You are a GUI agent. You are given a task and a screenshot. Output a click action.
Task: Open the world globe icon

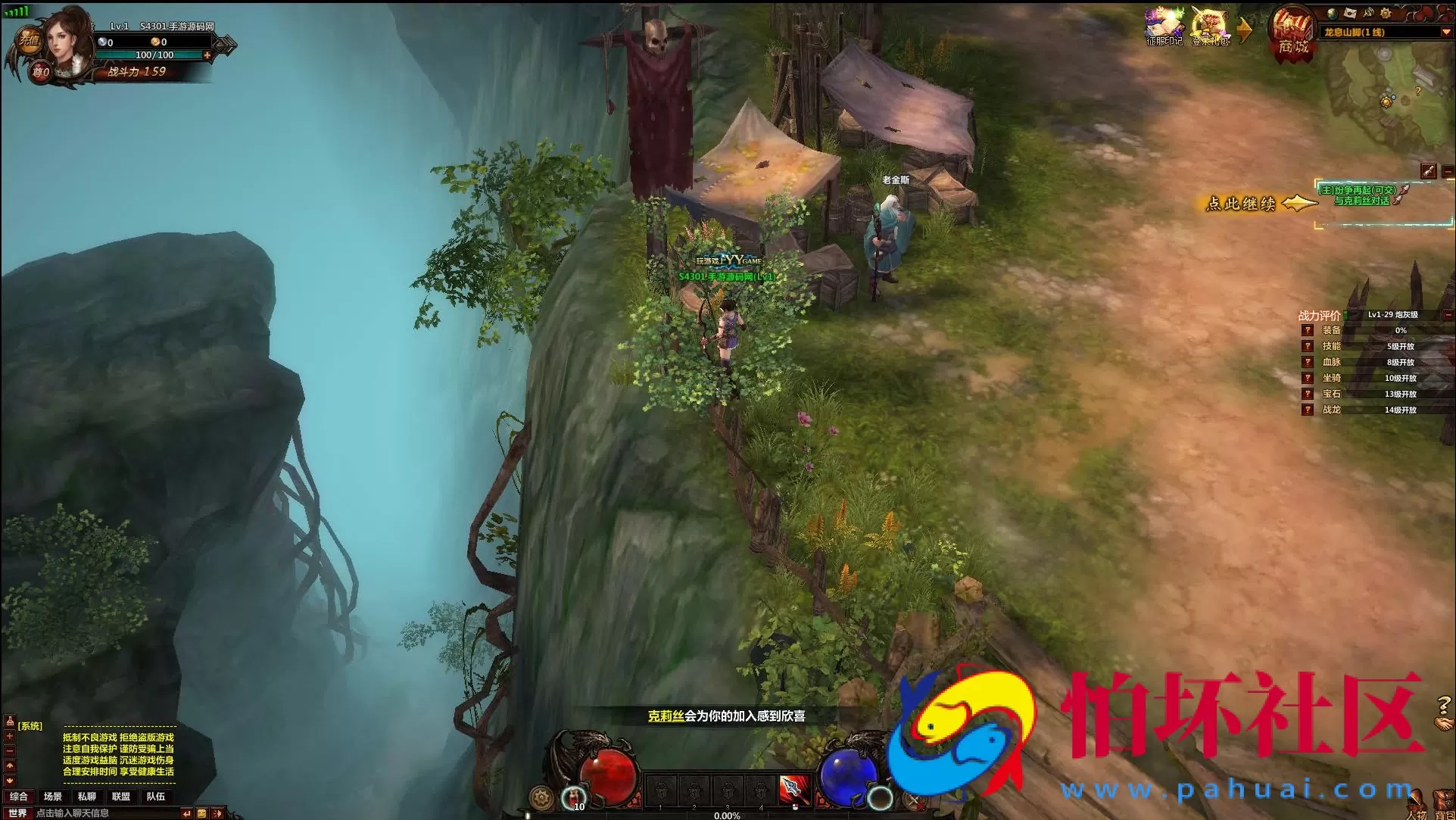(1333, 13)
